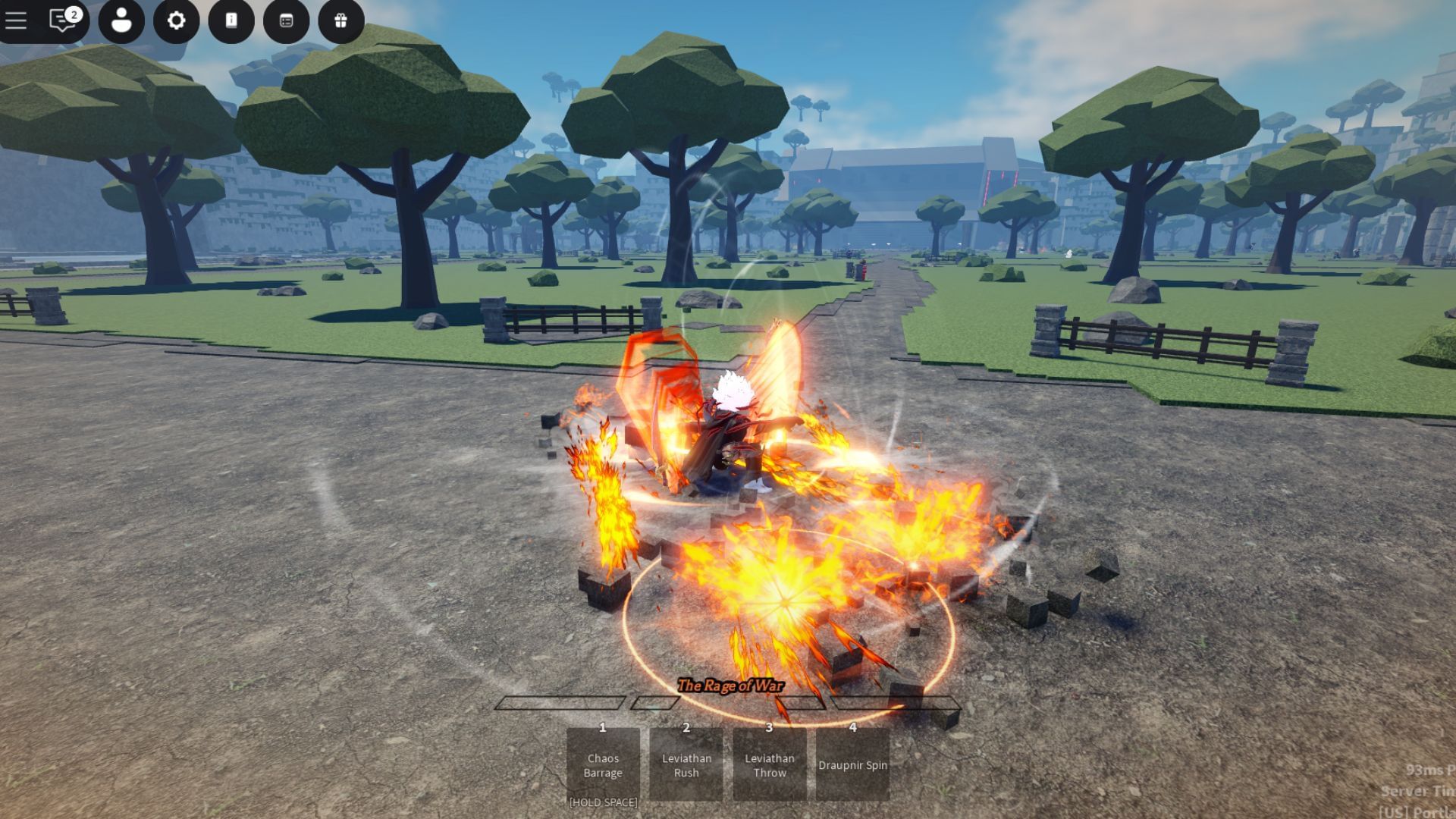
Task: Open the info book button
Action: tap(231, 20)
